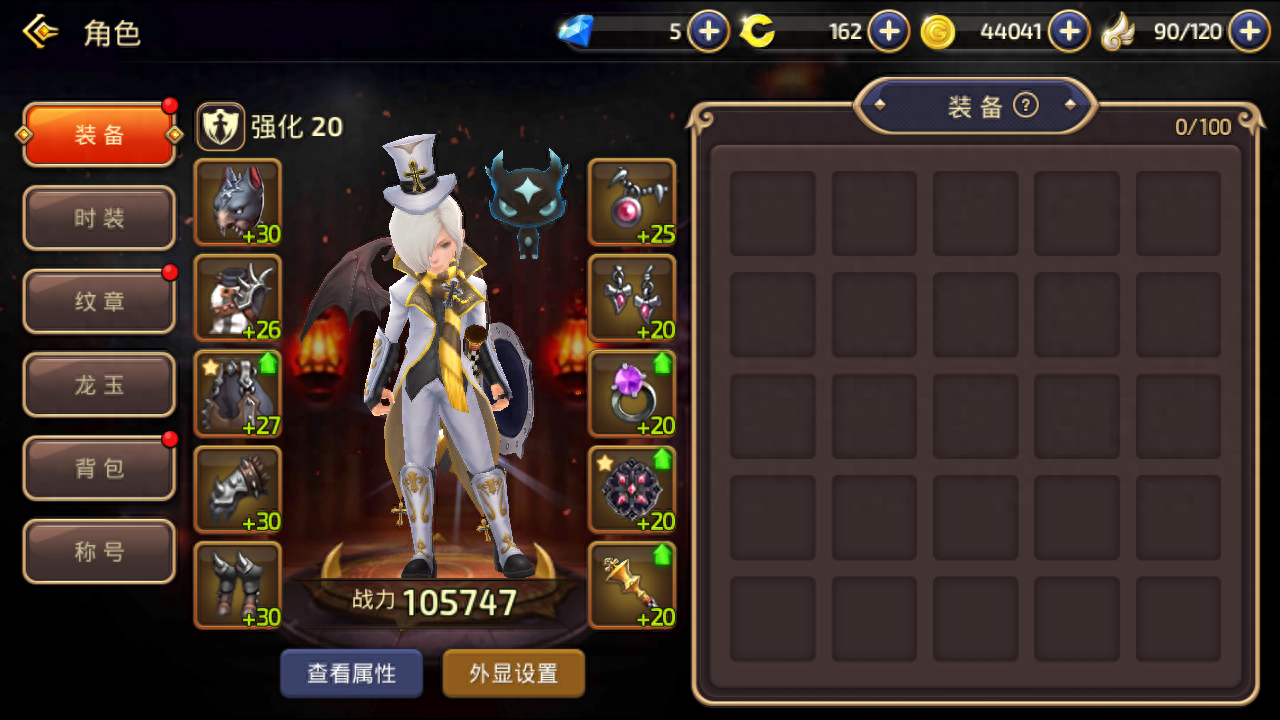The width and height of the screenshot is (1280, 720).
Task: Select the 龙玉 tab
Action: click(99, 385)
